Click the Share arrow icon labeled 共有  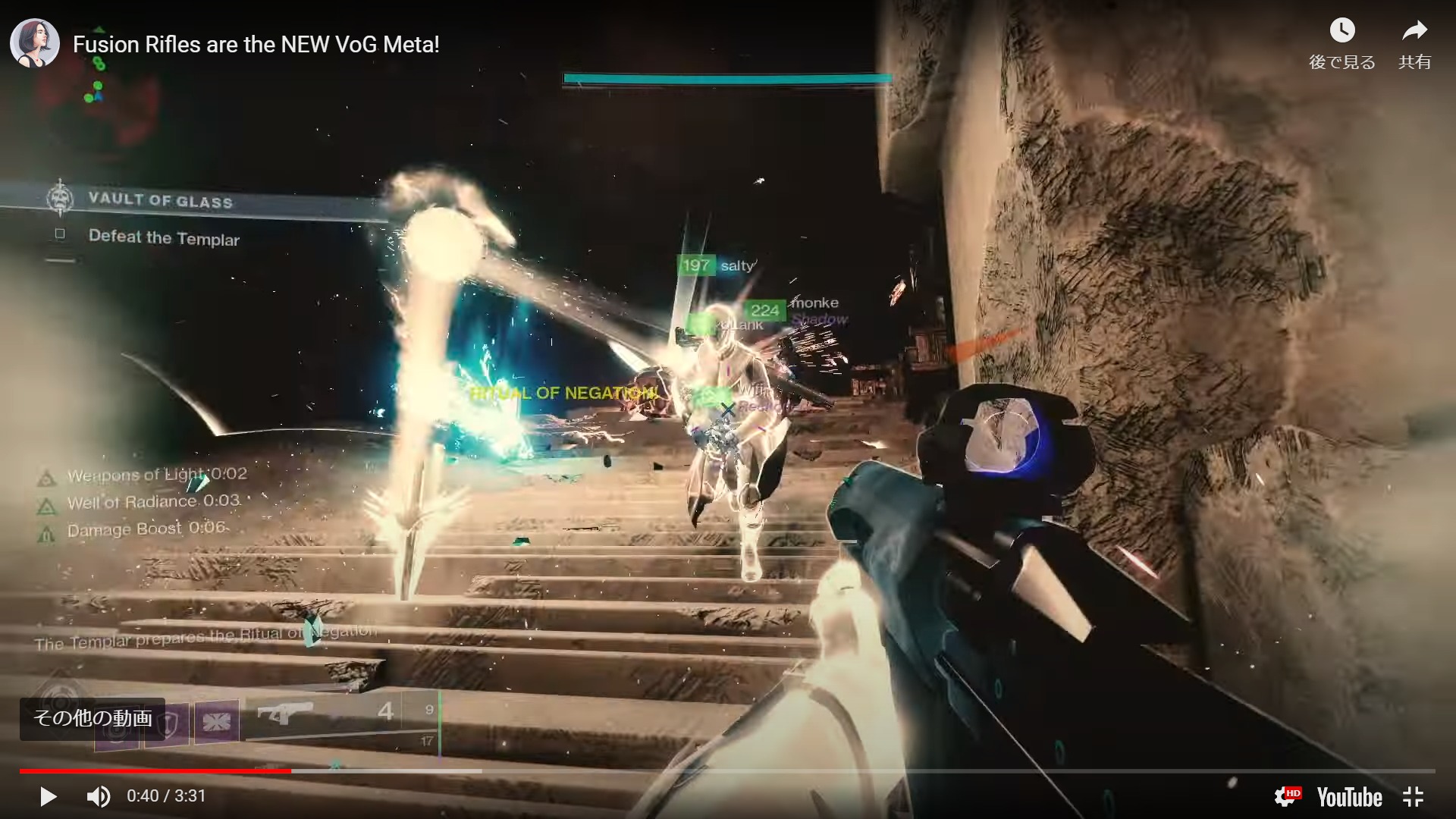tap(1415, 30)
